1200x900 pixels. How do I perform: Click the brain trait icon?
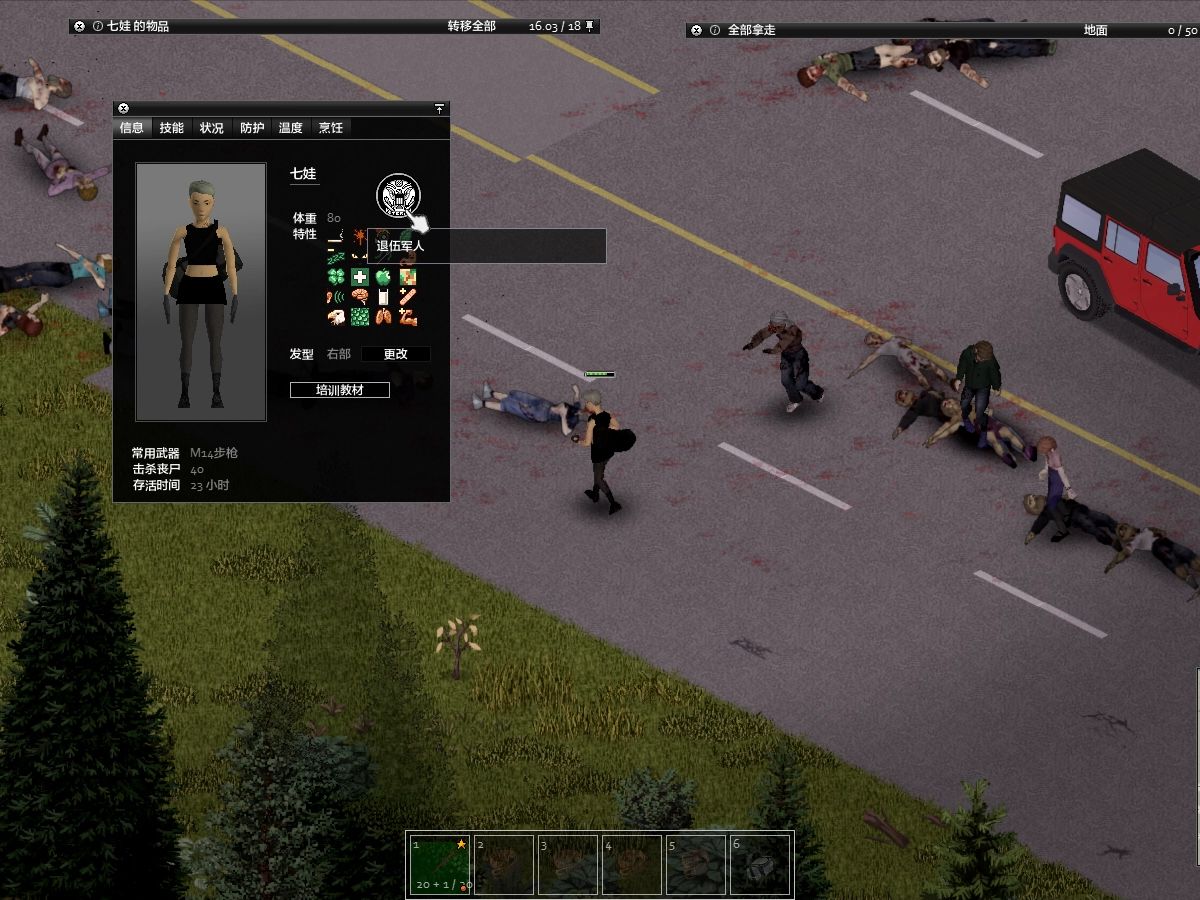tap(360, 297)
